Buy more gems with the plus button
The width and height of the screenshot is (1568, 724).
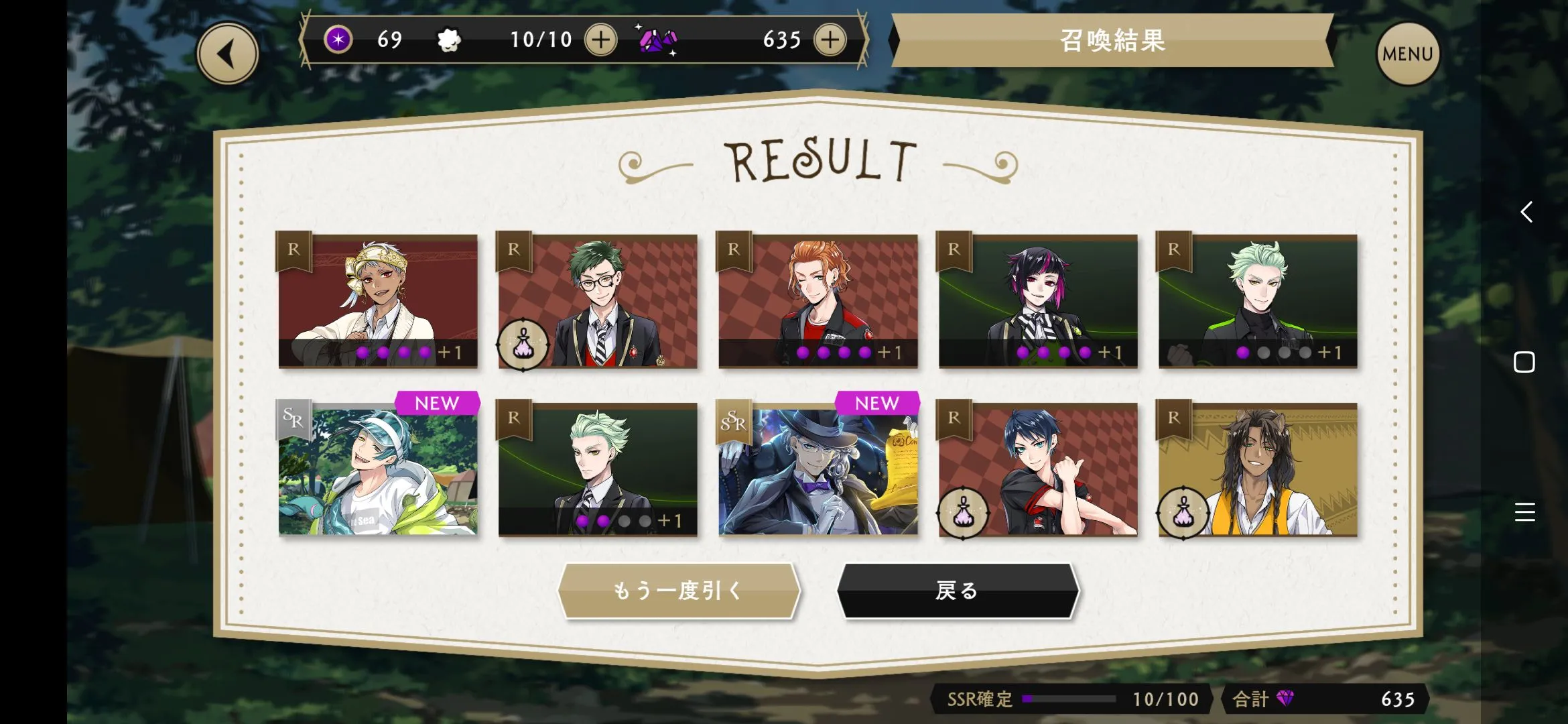(830, 40)
